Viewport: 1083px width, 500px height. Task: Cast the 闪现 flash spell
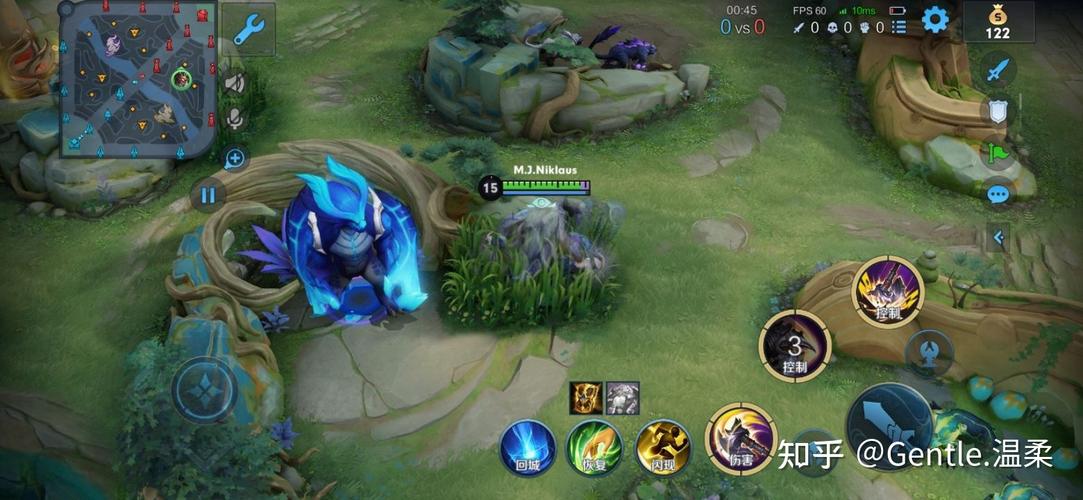(663, 446)
